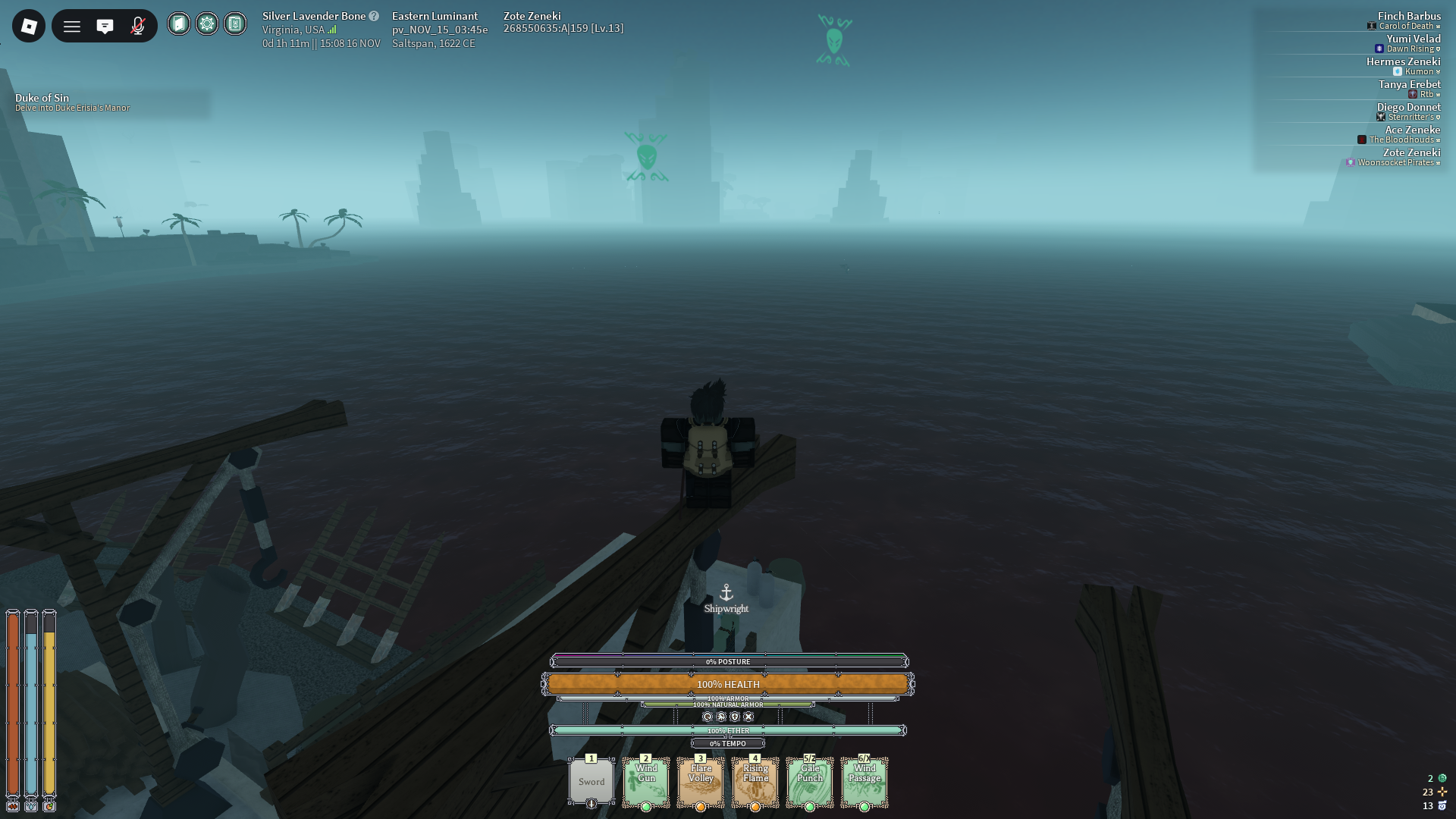Open the green gear settings icon
The image size is (1456, 819).
[207, 24]
